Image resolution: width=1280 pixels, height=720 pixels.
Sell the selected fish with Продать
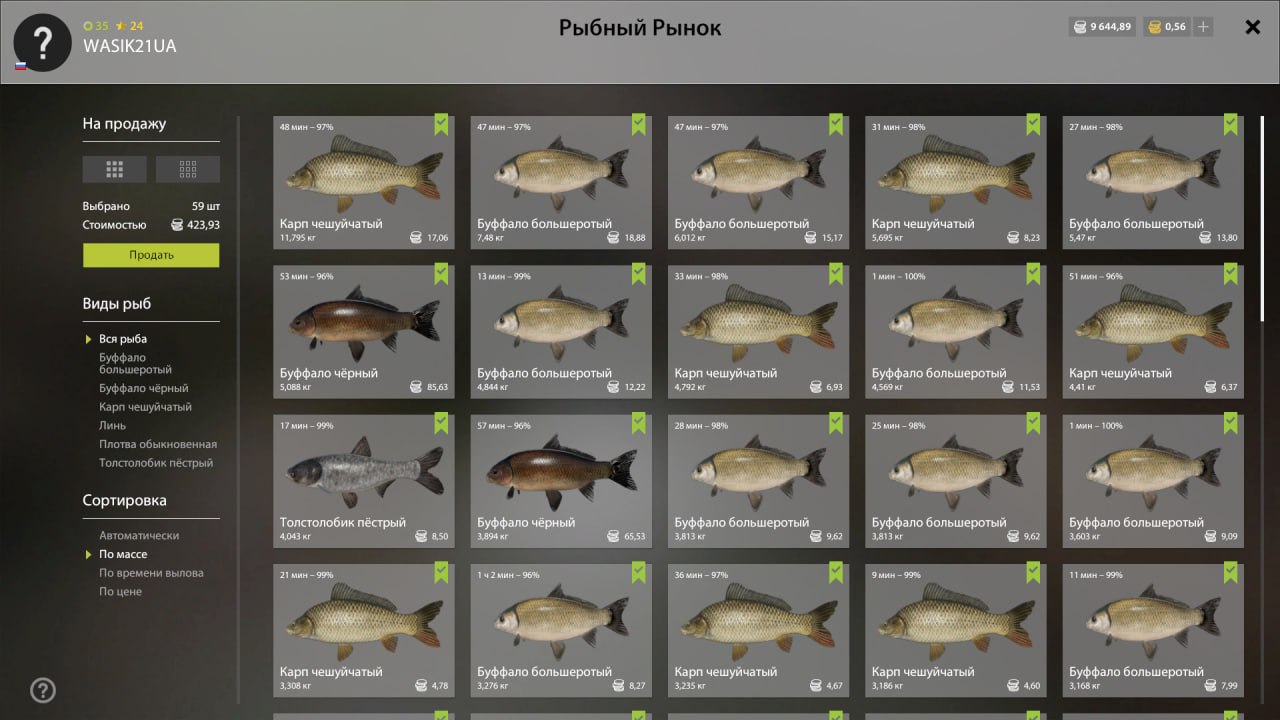click(151, 255)
